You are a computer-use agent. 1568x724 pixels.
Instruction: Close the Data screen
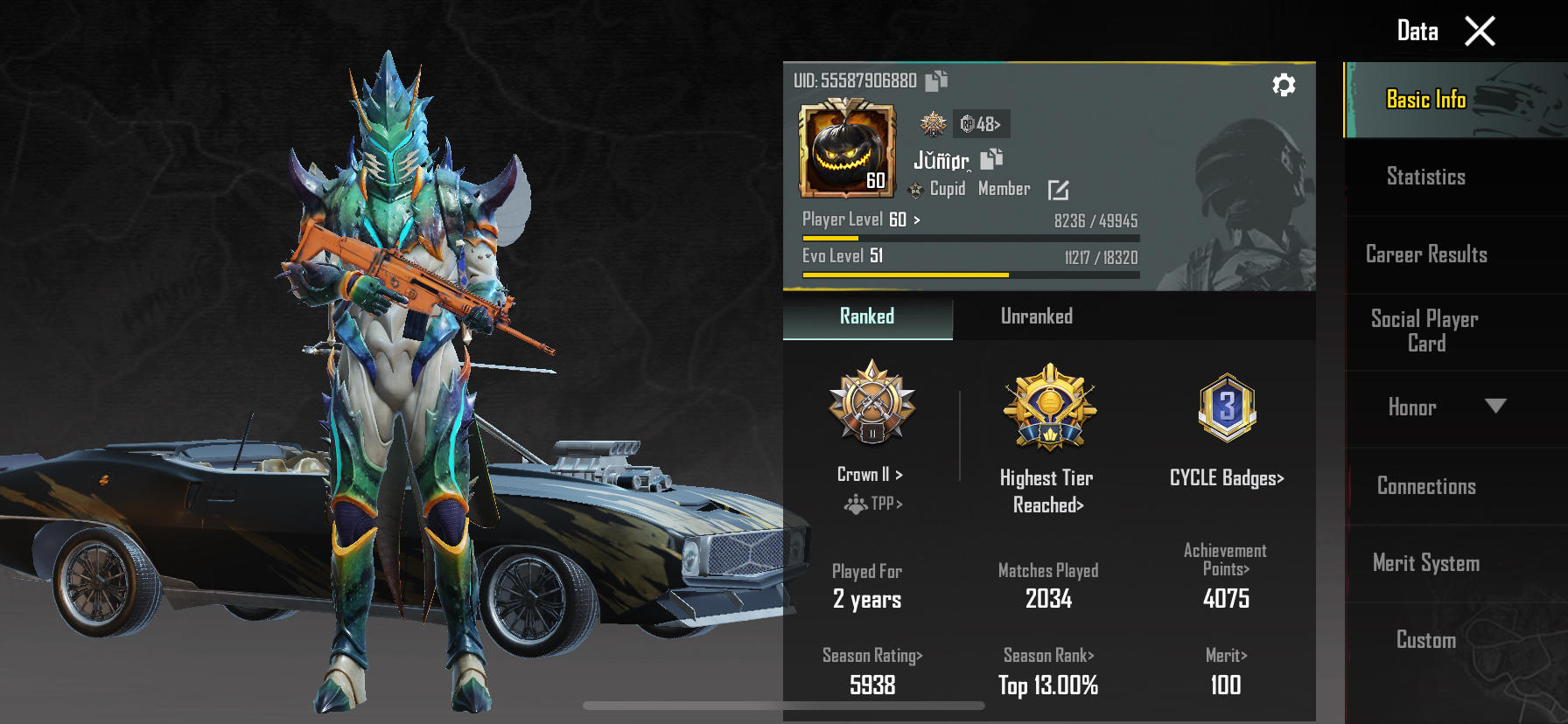click(x=1480, y=32)
